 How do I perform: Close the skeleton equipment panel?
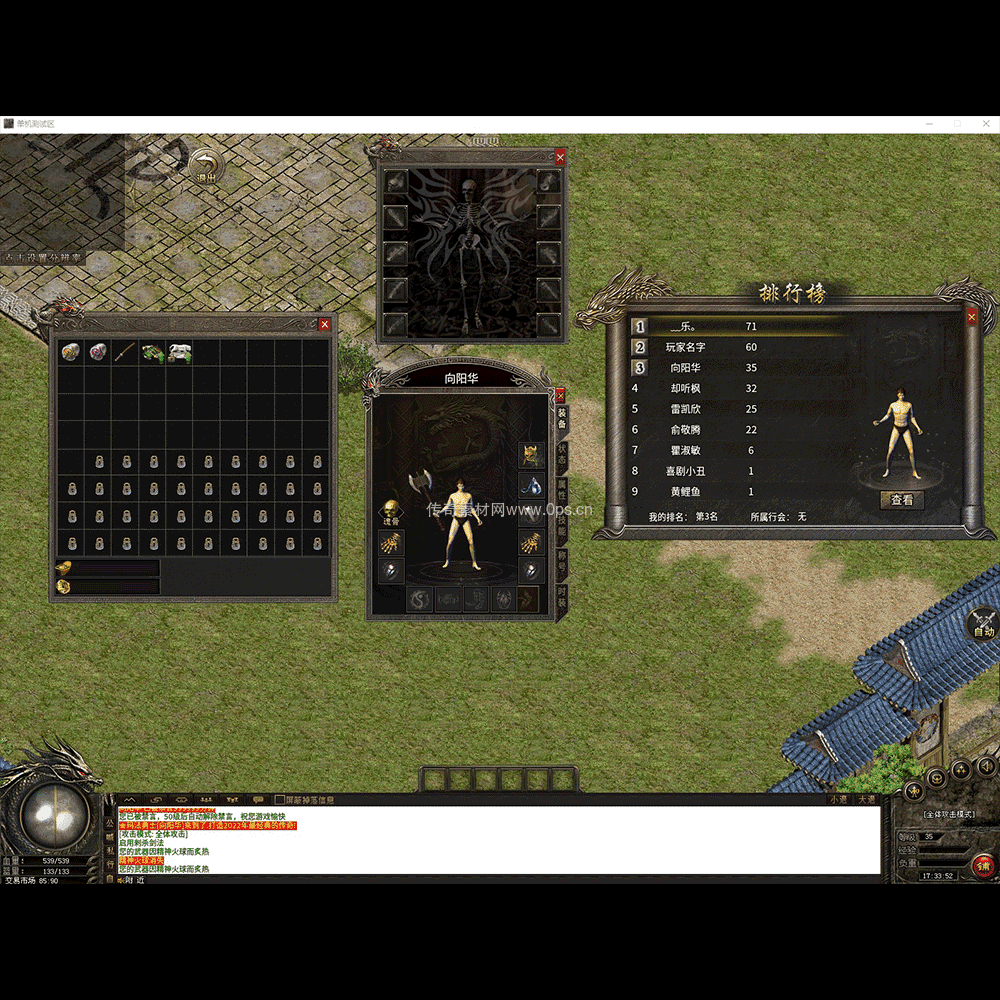pos(560,157)
